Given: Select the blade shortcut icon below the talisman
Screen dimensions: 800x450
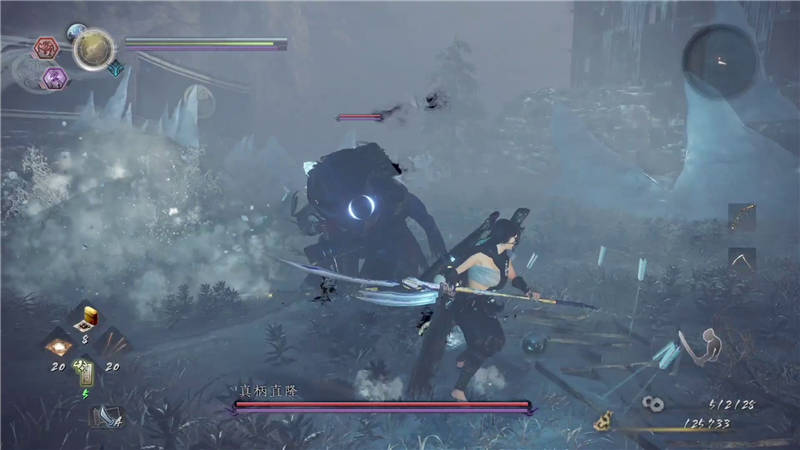Looking at the screenshot, I should (103, 415).
